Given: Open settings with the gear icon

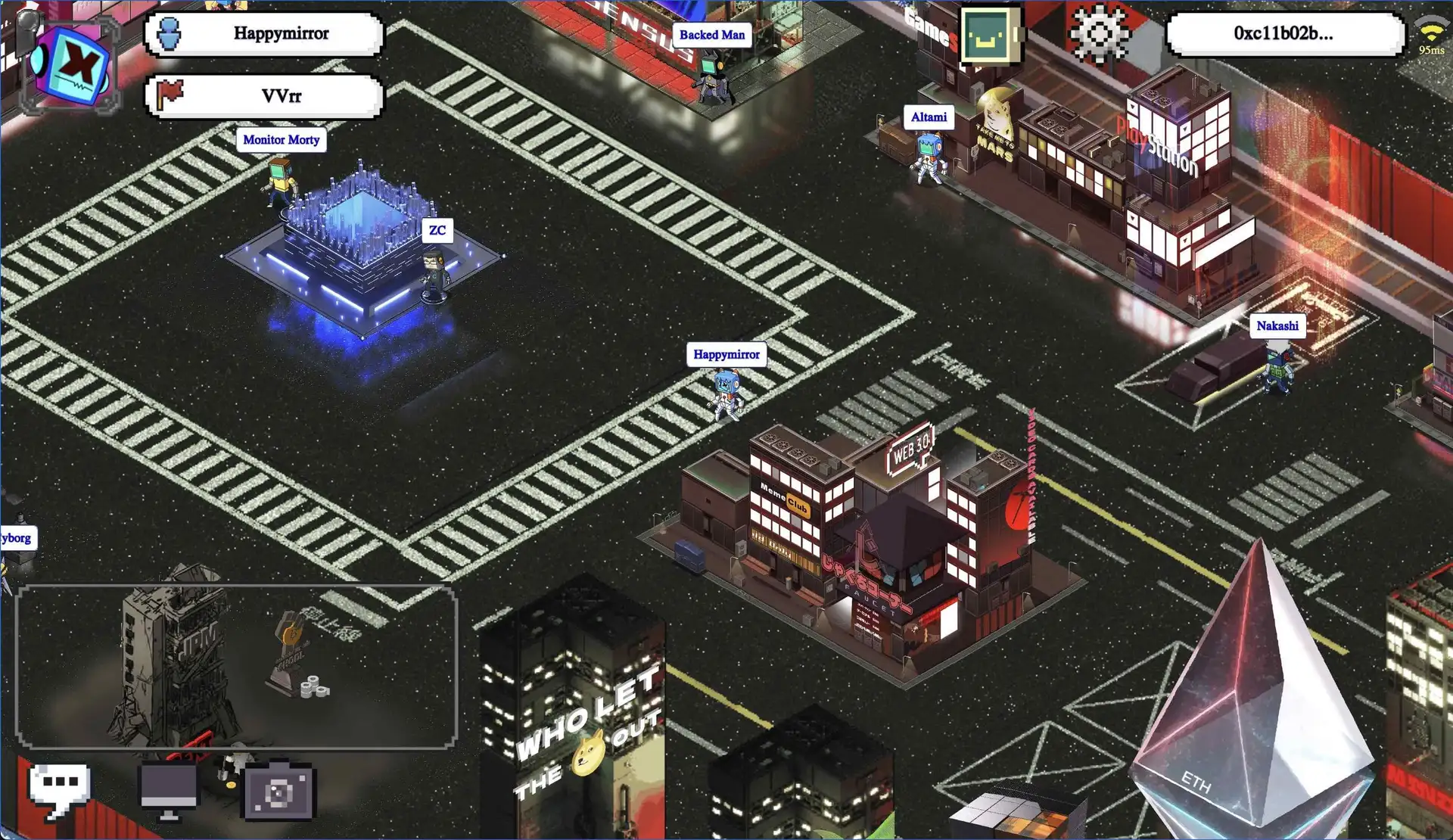Looking at the screenshot, I should pyautogui.click(x=1098, y=33).
